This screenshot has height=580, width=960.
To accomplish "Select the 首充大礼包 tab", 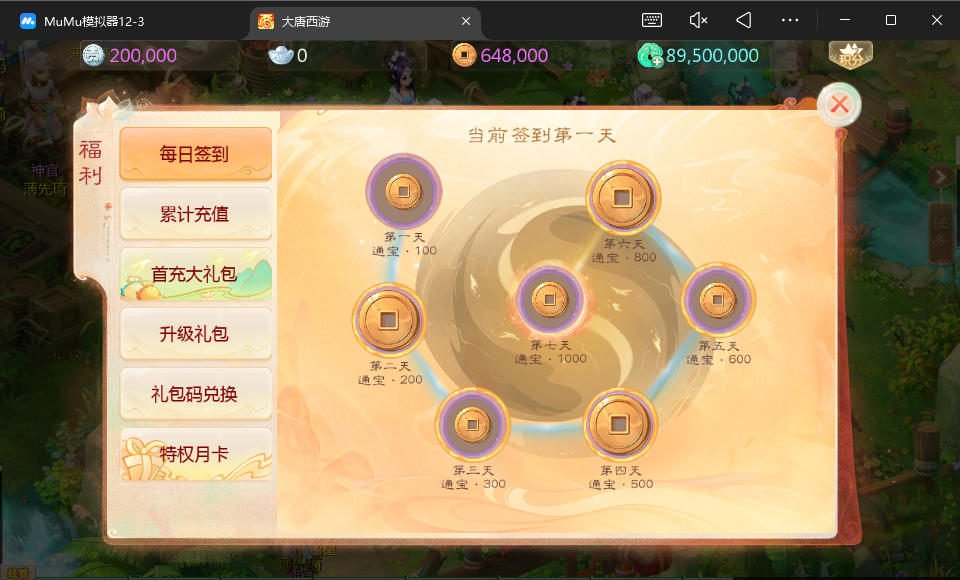I will (195, 274).
